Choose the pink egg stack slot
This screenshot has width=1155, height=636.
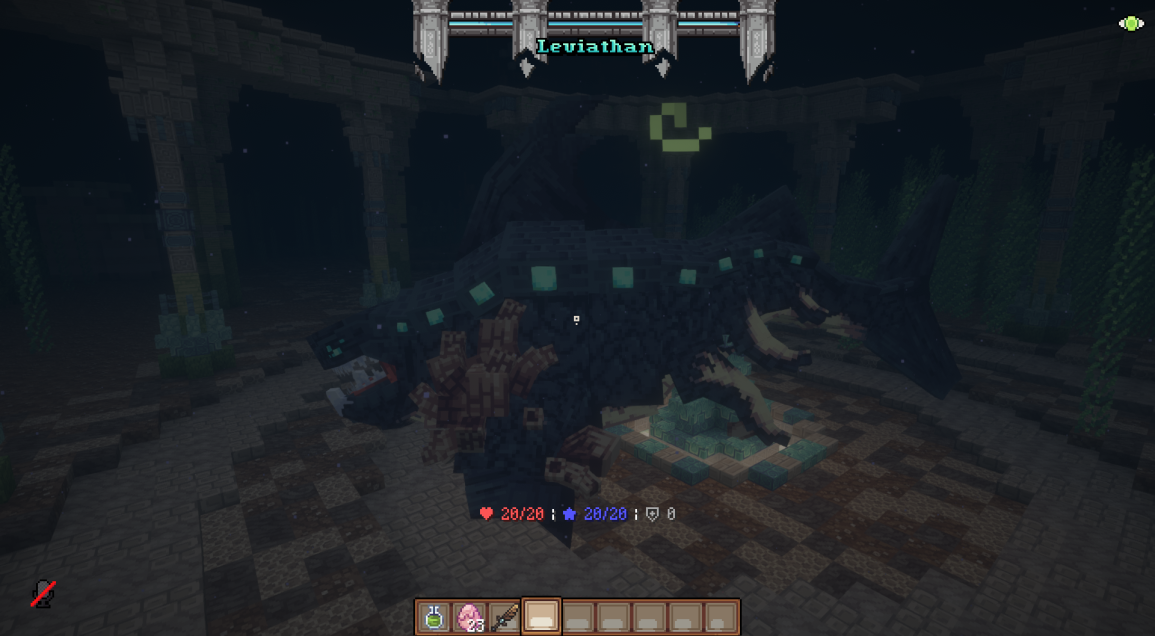470,617
